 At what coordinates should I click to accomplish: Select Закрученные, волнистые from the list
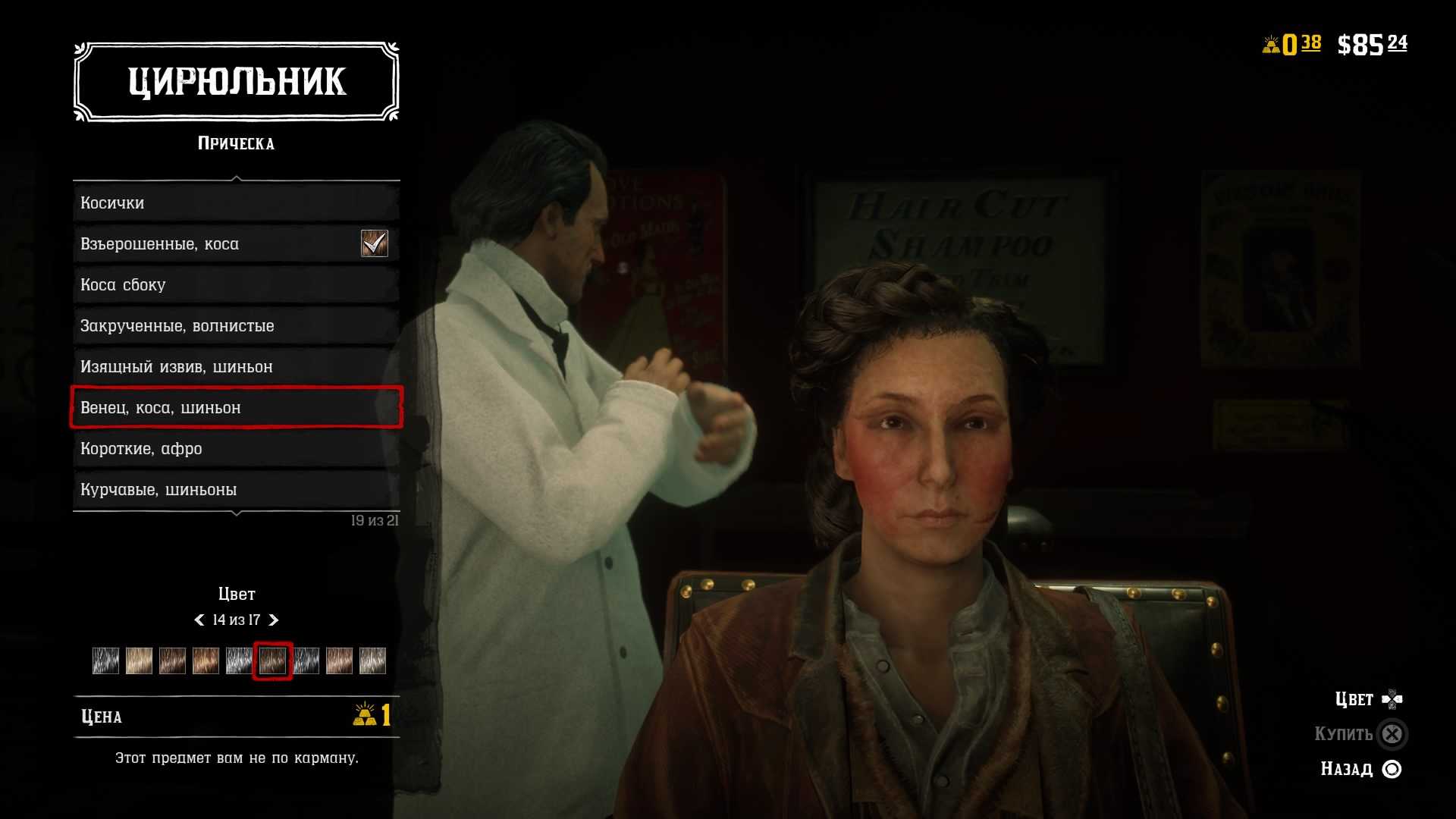tap(236, 326)
